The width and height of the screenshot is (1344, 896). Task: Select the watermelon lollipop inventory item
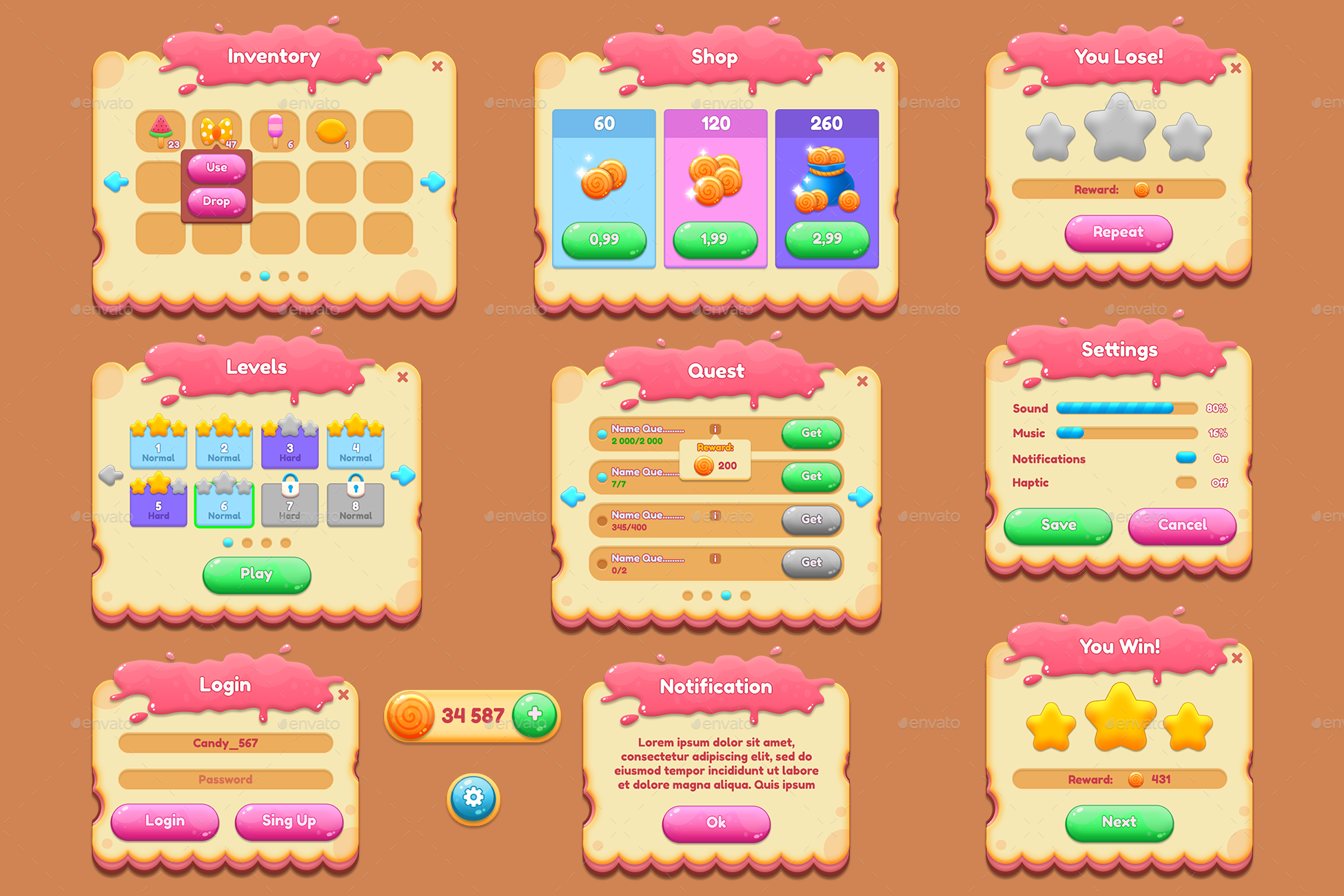click(x=160, y=129)
